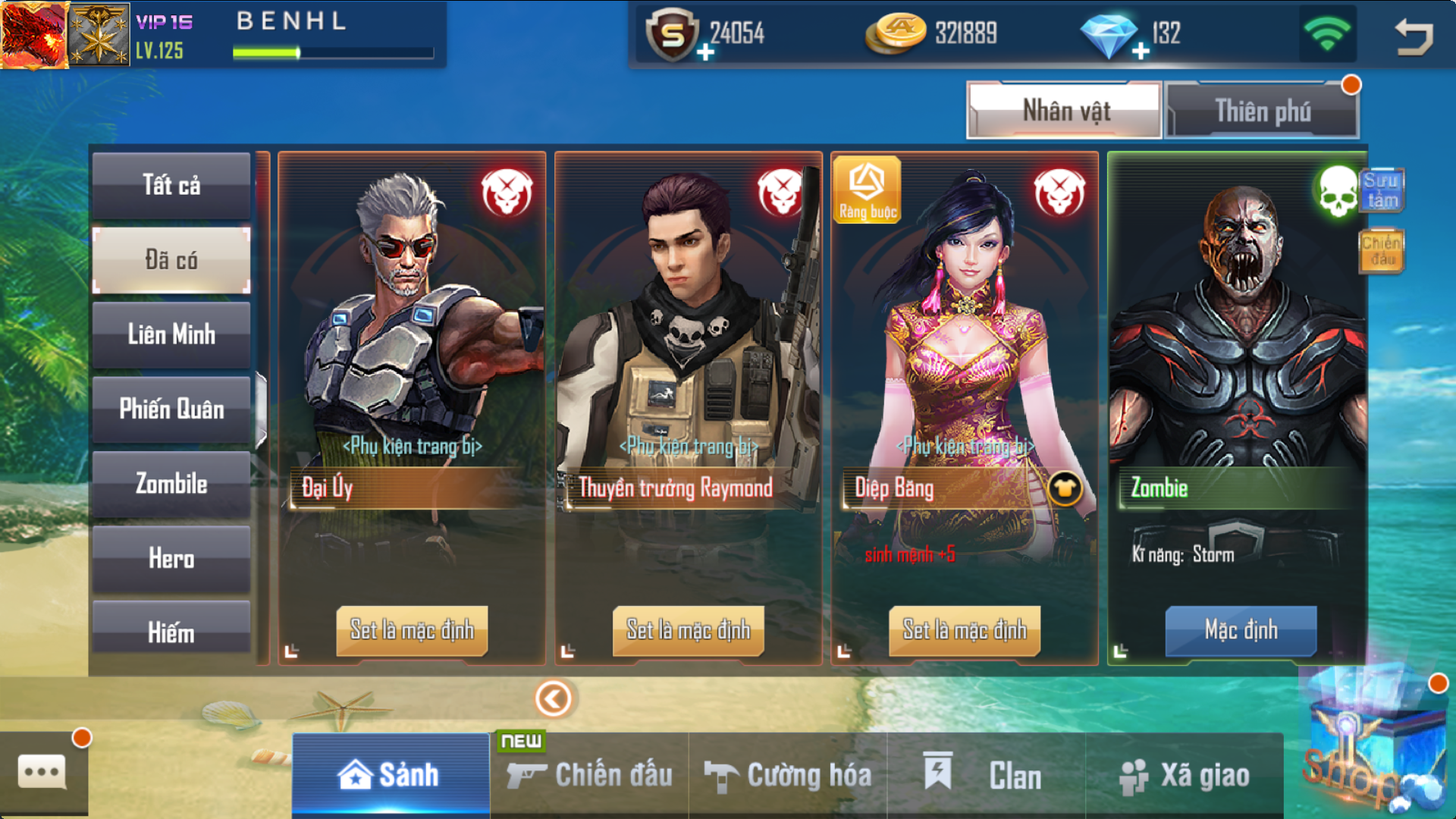Screen dimensions: 1456x819
Task: Select the Nhân vật tab
Action: [1065, 111]
